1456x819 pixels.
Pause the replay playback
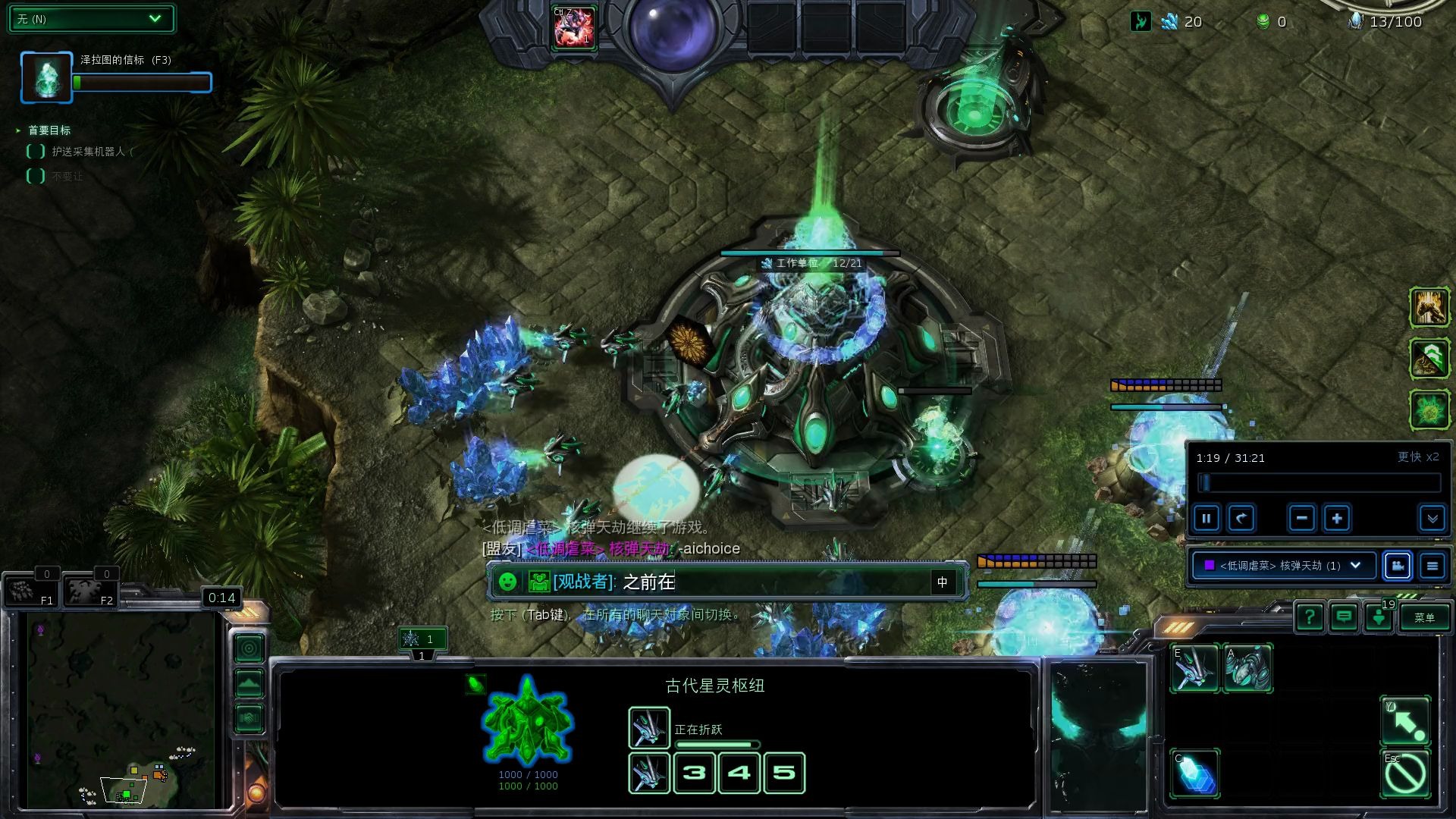click(x=1206, y=519)
